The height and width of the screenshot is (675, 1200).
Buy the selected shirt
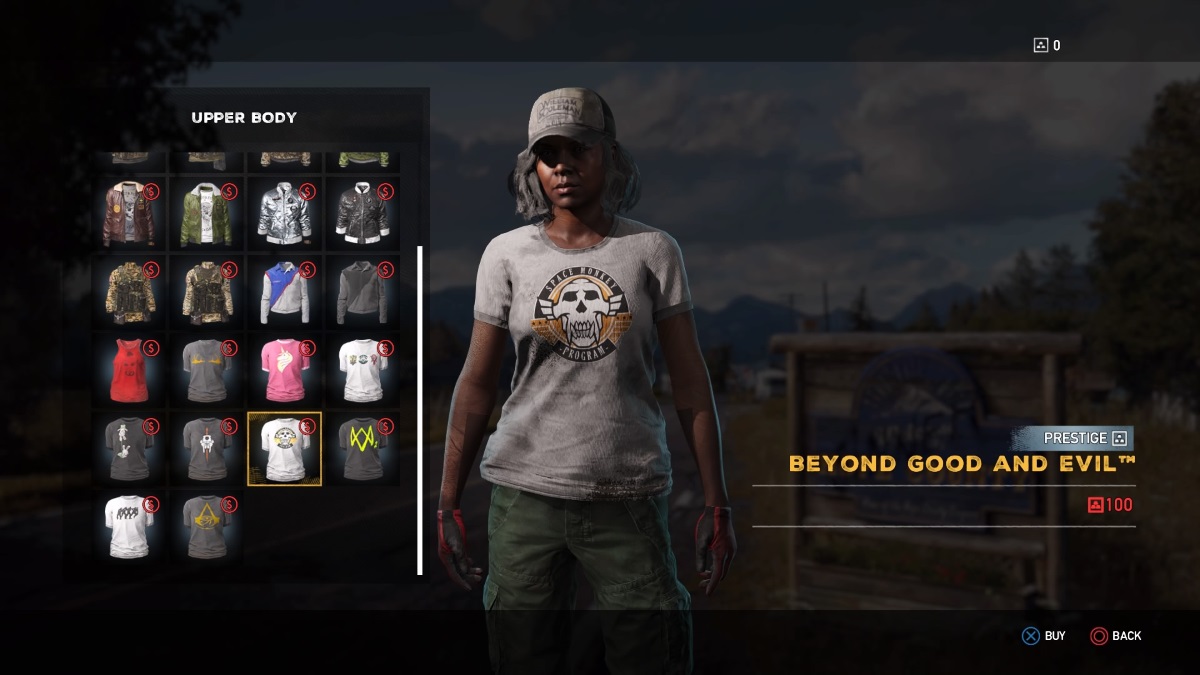click(x=1044, y=636)
